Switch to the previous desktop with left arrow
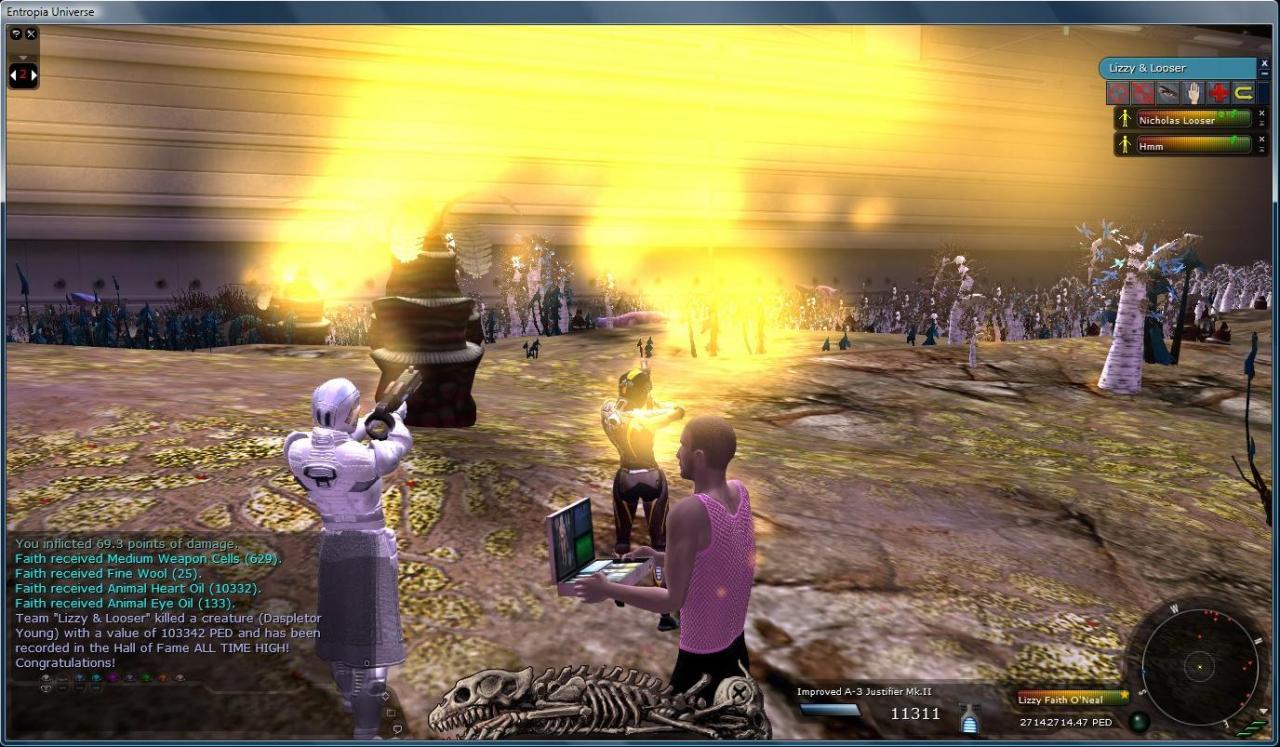Viewport: 1280px width, 747px height. coord(13,75)
